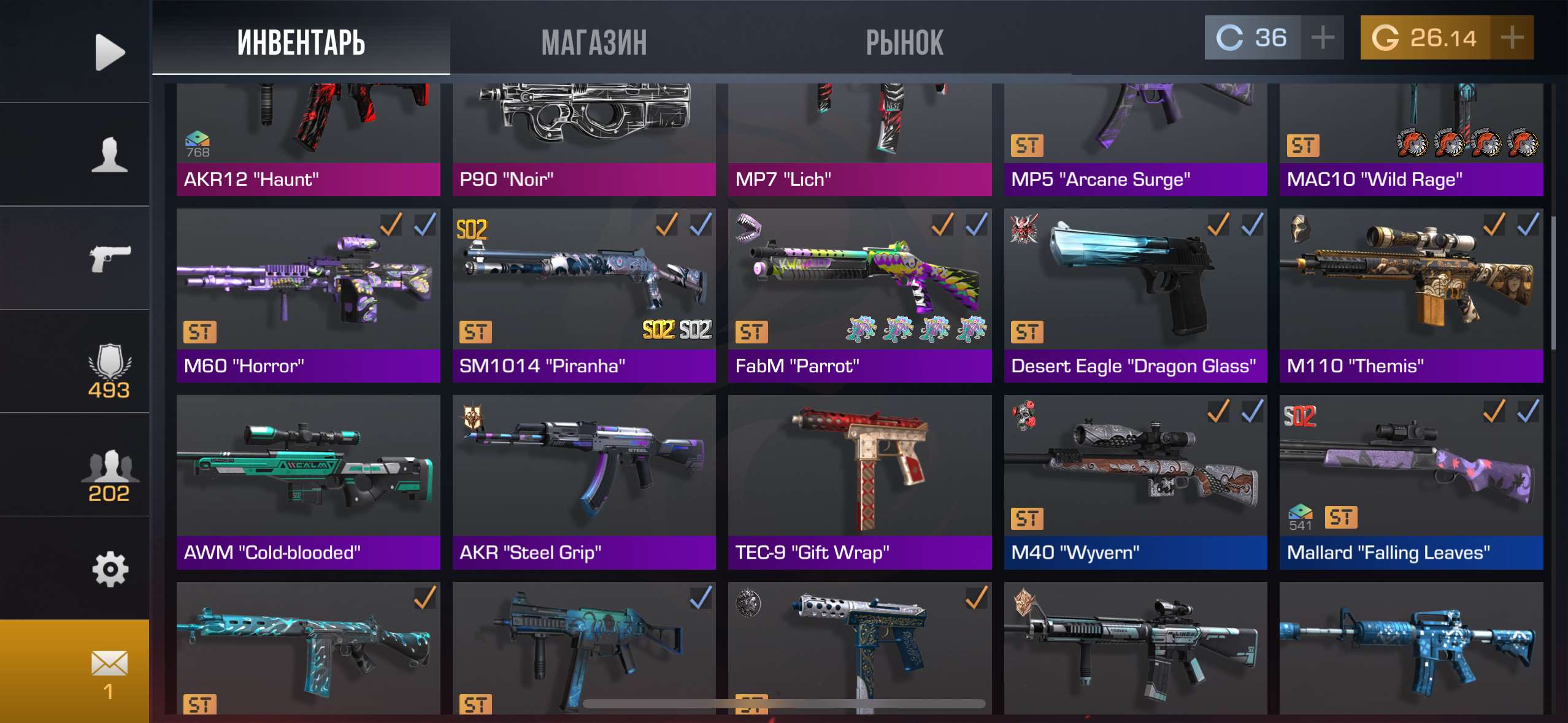This screenshot has height=723, width=1568.
Task: Open the M110 "Themis" skin
Action: pos(1411,294)
